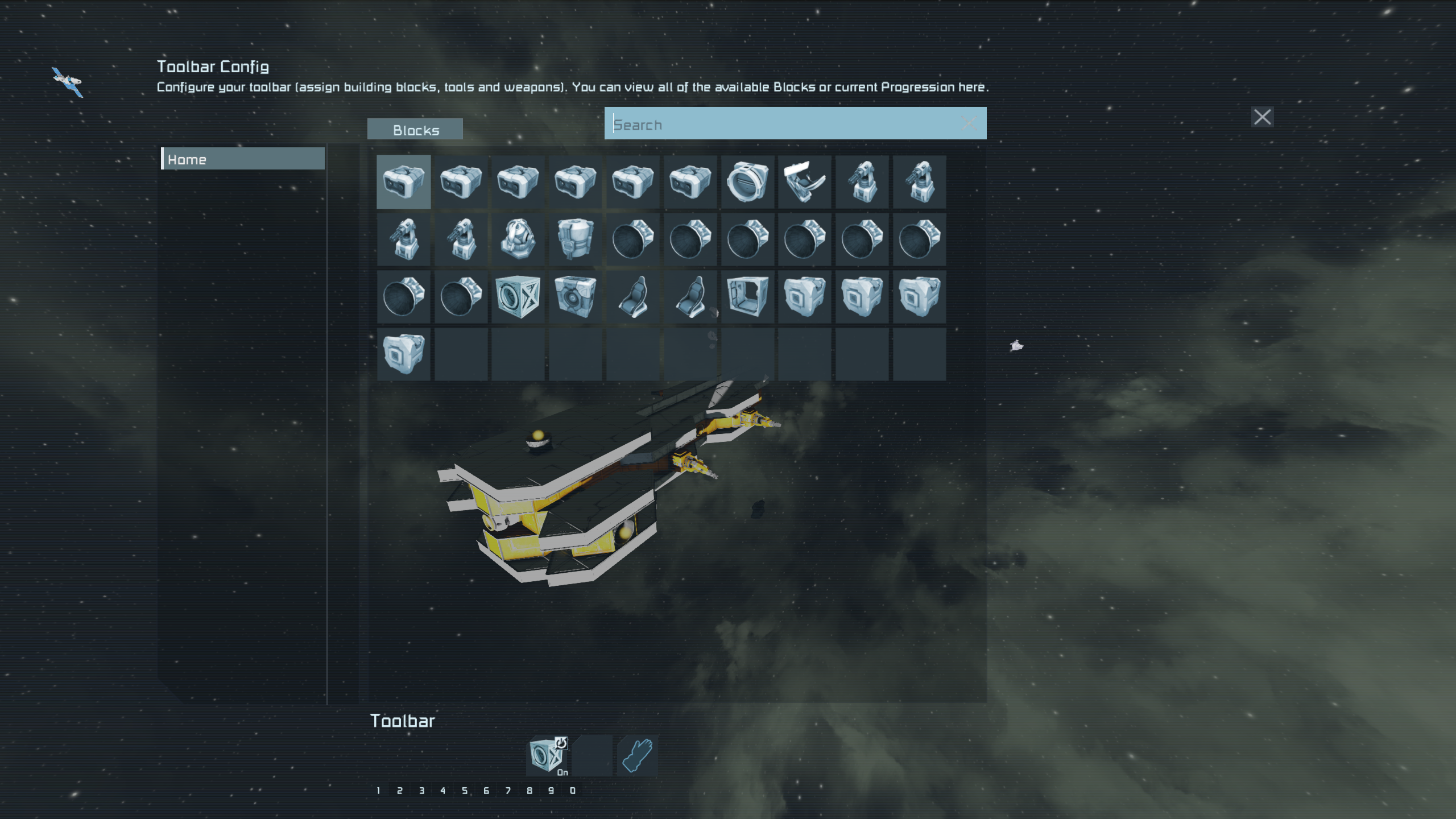This screenshot has height=819, width=1456.
Task: Select the Home category
Action: [243, 159]
